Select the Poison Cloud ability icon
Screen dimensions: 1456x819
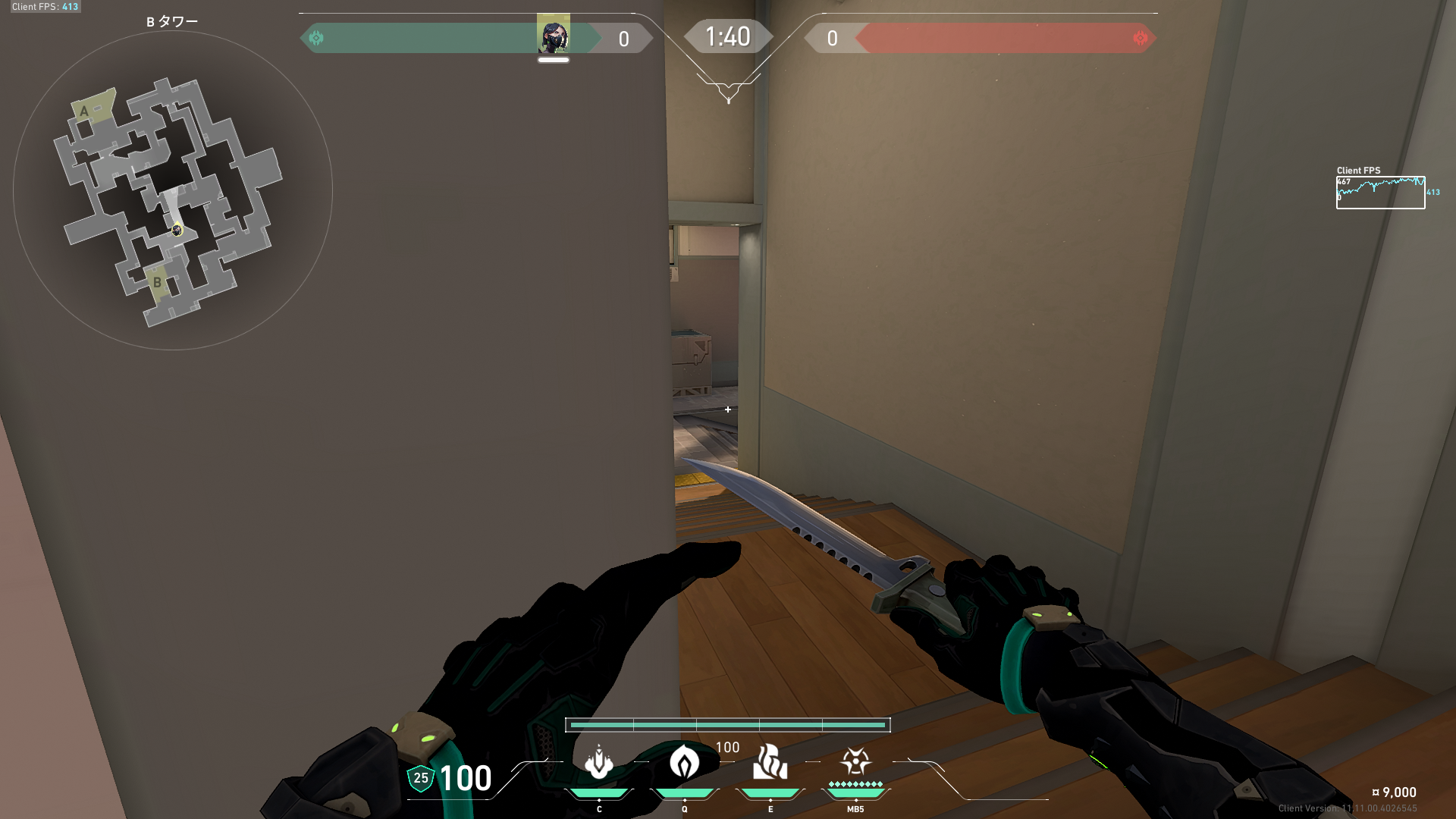685,764
